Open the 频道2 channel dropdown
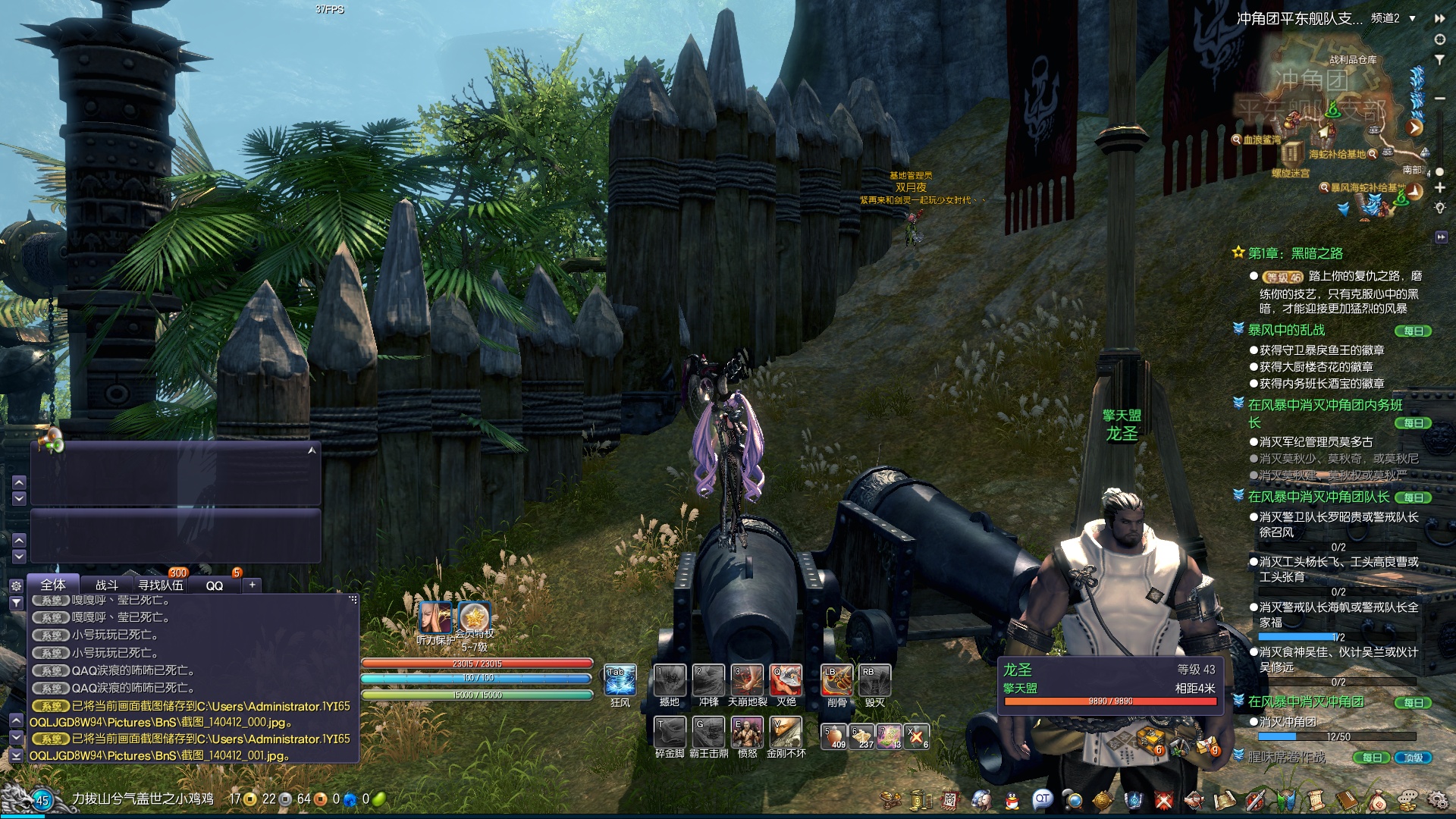Image resolution: width=1456 pixels, height=819 pixels. coord(1412,18)
